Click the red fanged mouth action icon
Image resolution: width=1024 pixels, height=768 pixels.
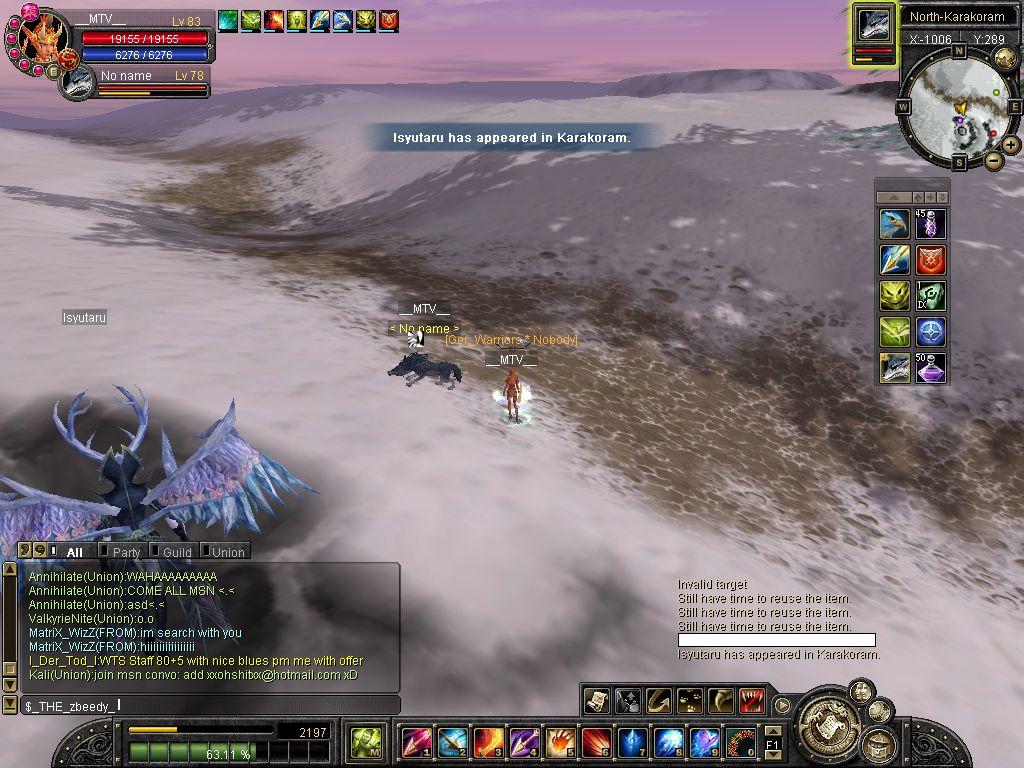(752, 701)
